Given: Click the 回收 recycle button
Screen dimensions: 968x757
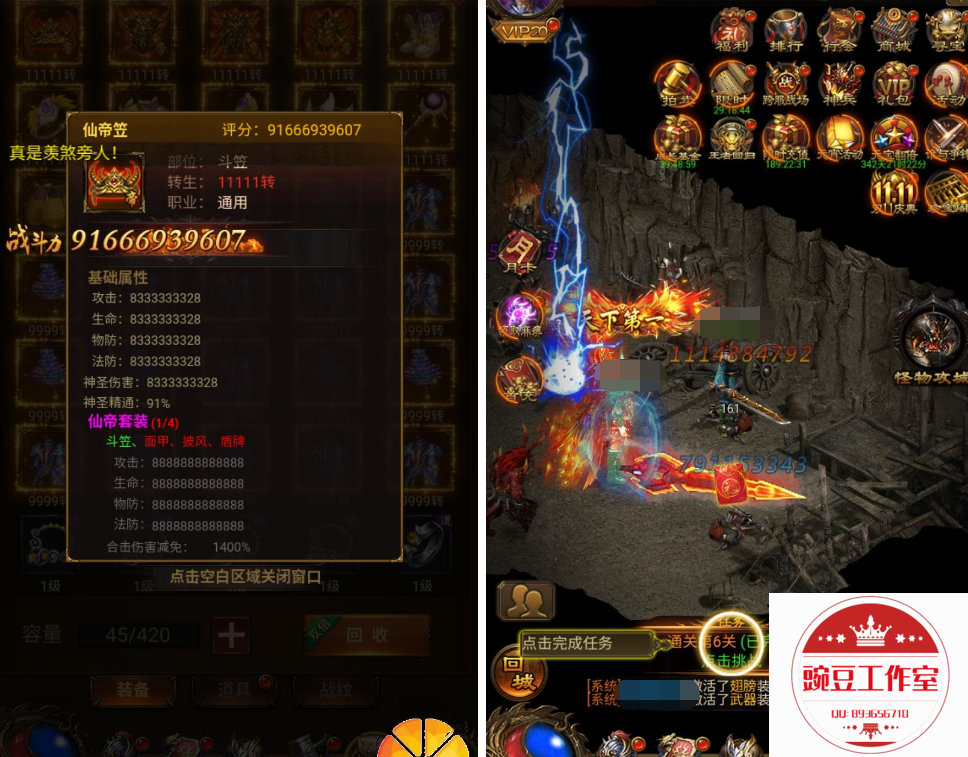Looking at the screenshot, I should click(x=366, y=634).
